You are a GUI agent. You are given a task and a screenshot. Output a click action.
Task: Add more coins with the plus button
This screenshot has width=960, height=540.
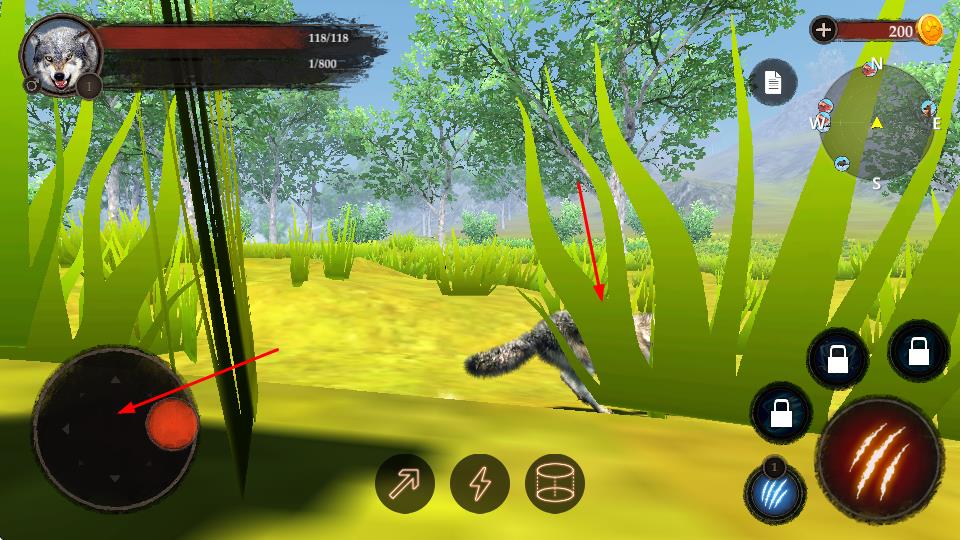point(823,30)
